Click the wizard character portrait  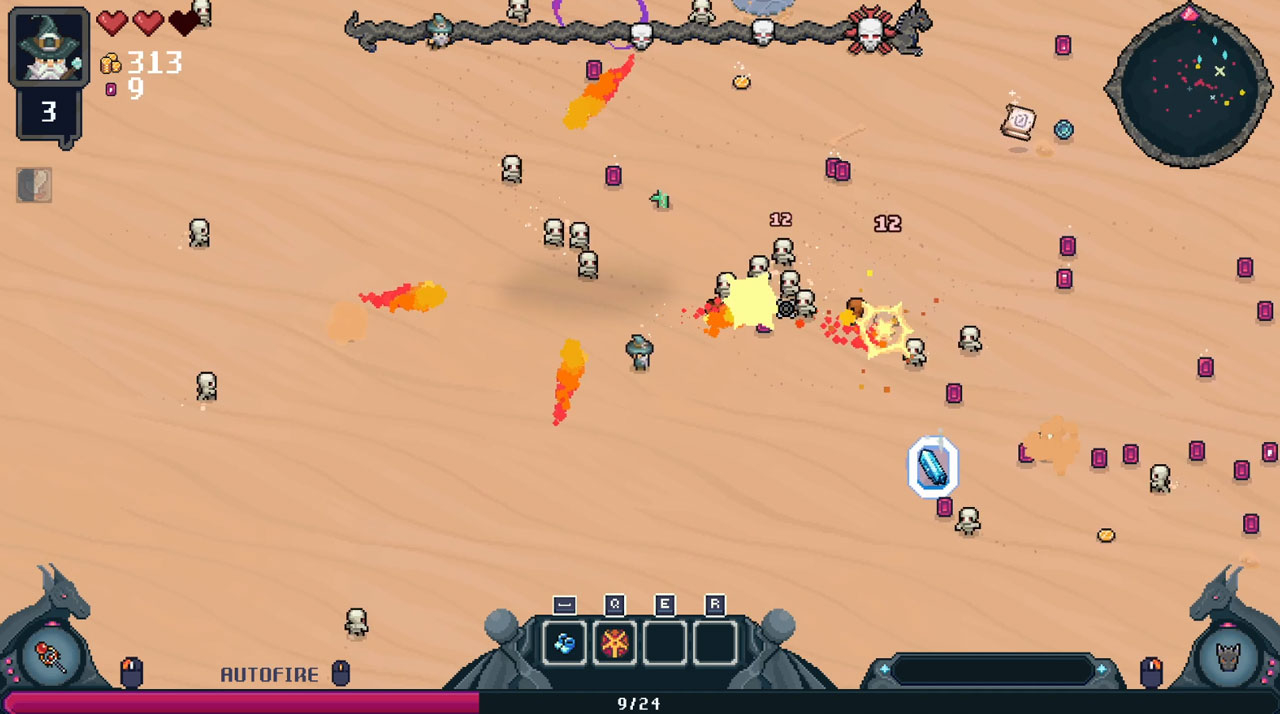[48, 47]
